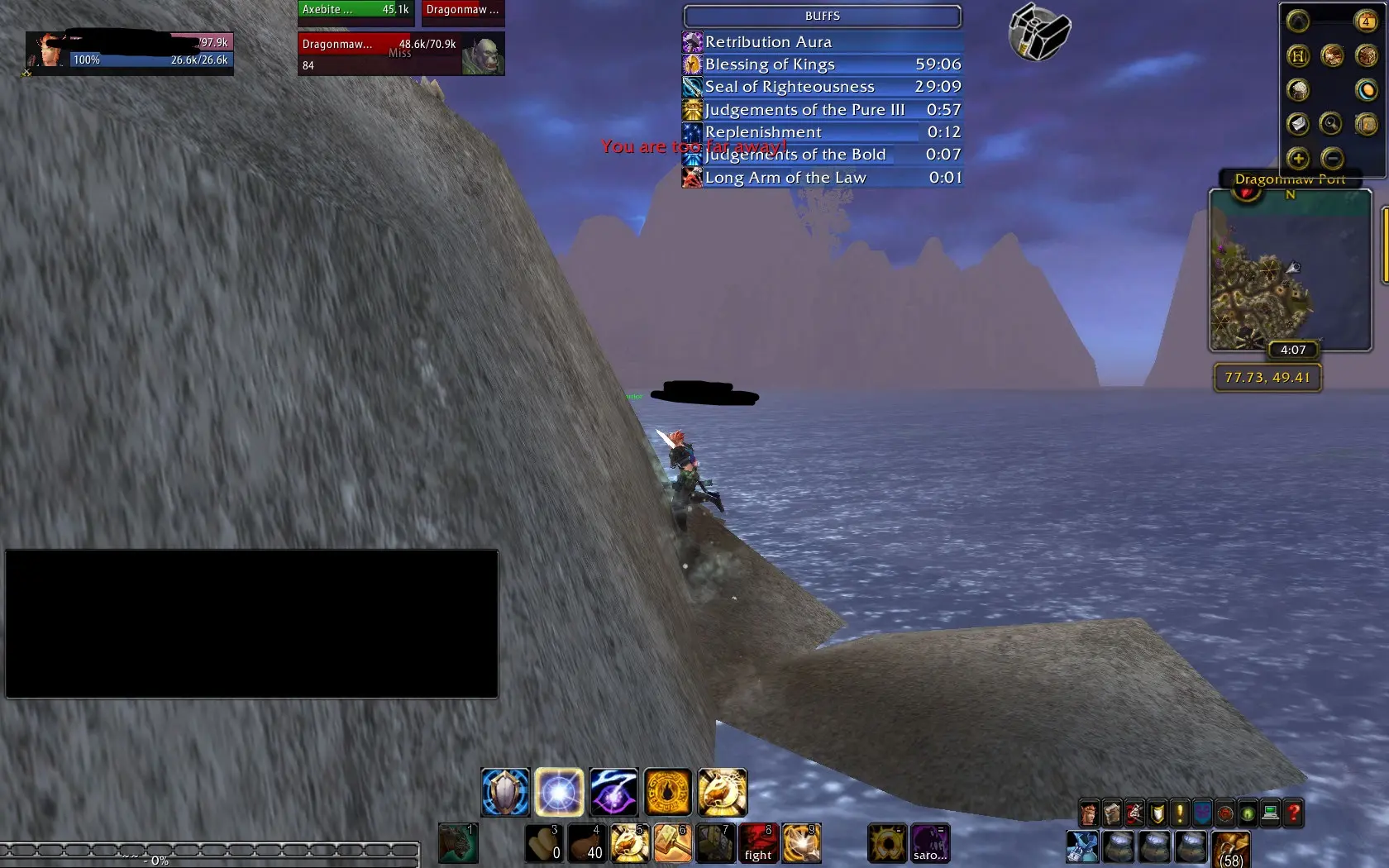1389x868 pixels.
Task: Zoom in the minimap with plus button
Action: pyautogui.click(x=1298, y=158)
